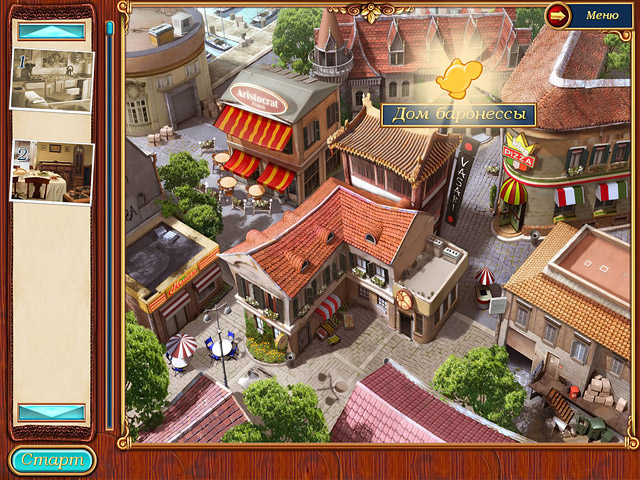The height and width of the screenshot is (480, 640).
Task: Click the photo list scrollbar handle
Action: coord(109,30)
